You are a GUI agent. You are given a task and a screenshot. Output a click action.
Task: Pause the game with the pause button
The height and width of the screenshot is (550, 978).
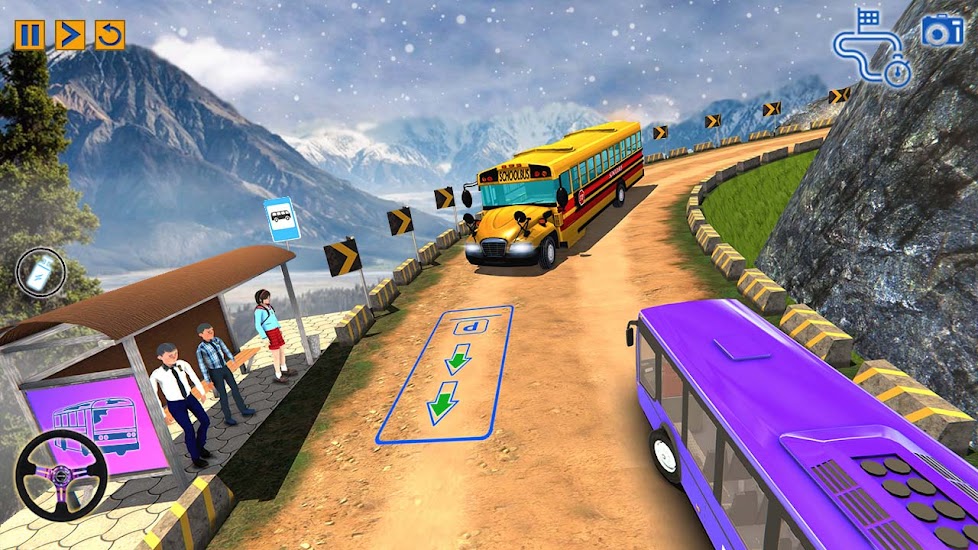[29, 35]
